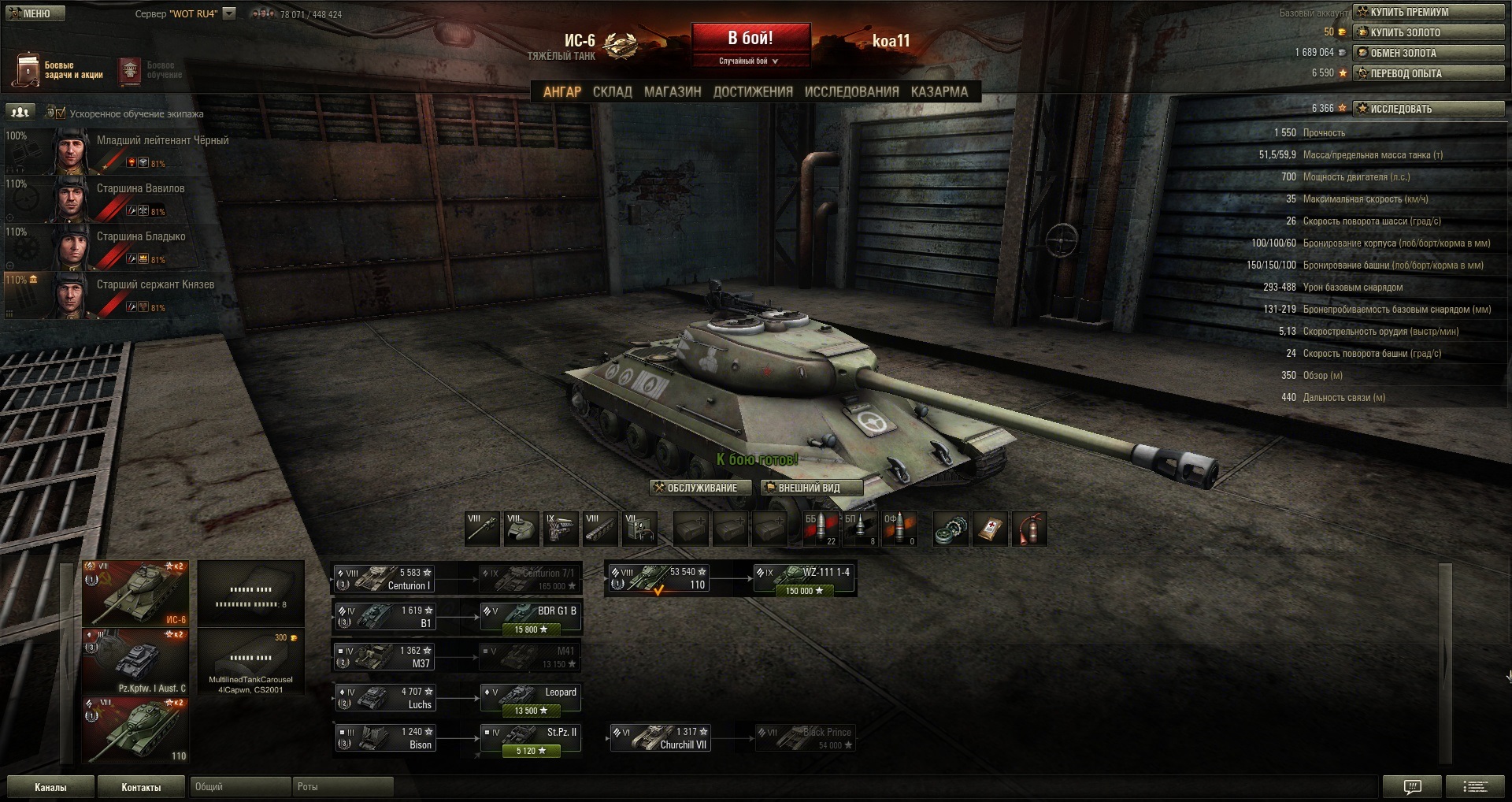Open ОБМЕН ЗОЛОТА exchange
This screenshot has width=1512, height=802.
point(1428,53)
